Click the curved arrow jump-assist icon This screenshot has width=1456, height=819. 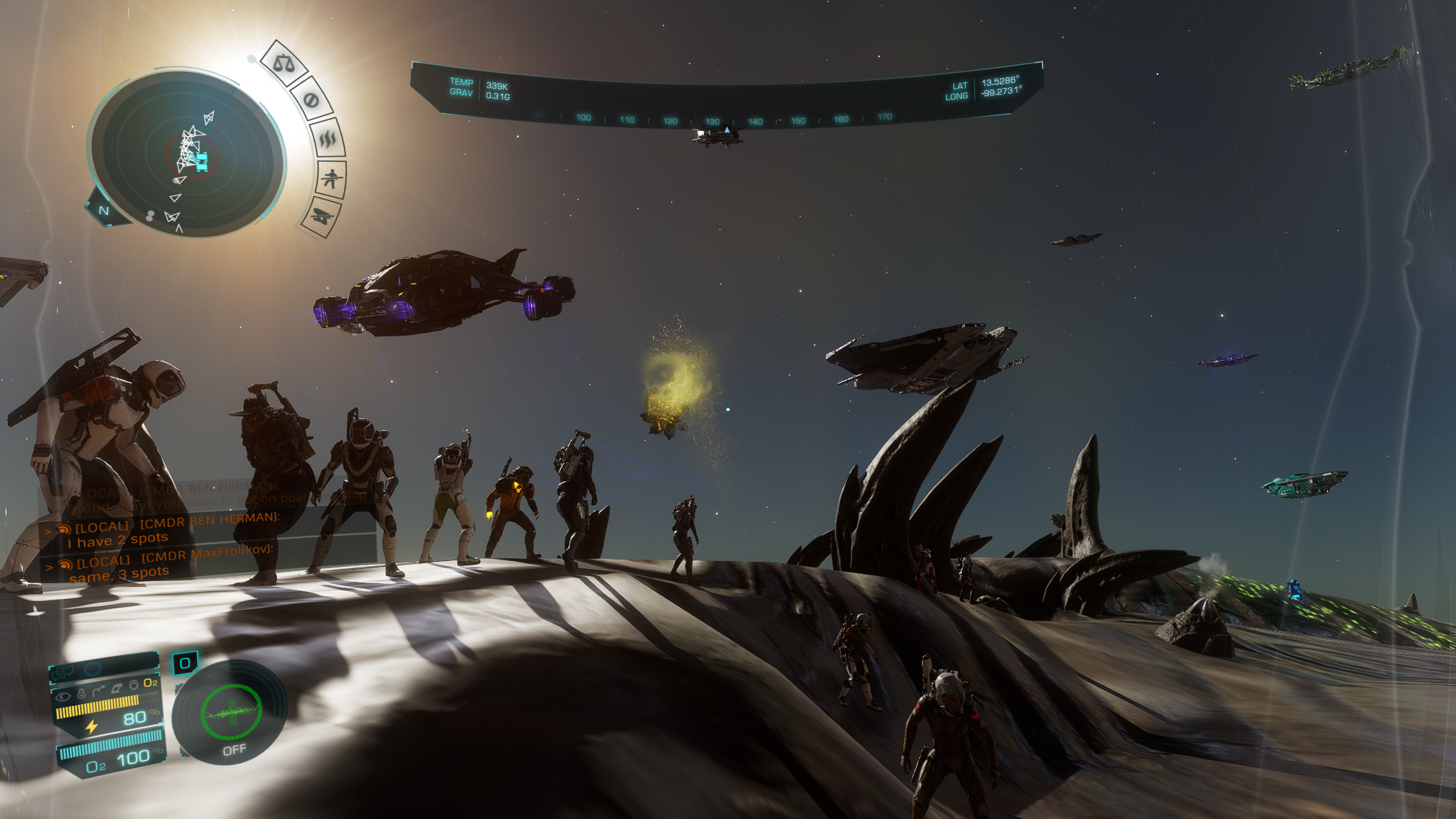(98, 690)
